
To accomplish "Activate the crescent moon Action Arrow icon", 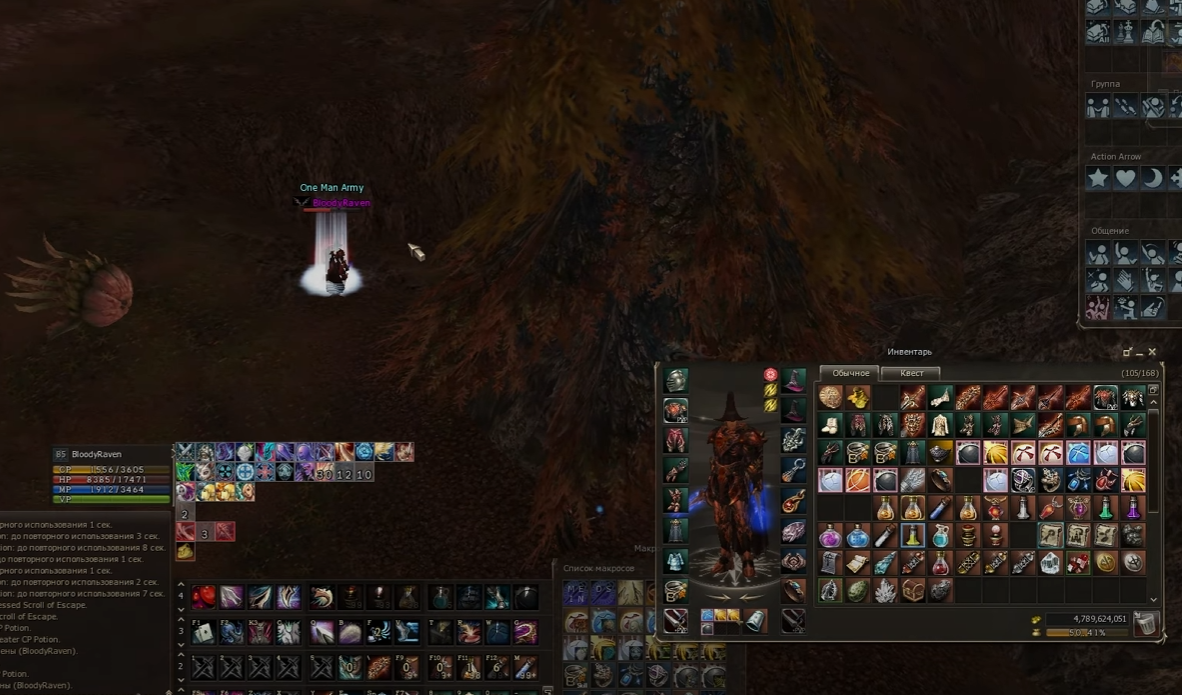I will (1153, 178).
